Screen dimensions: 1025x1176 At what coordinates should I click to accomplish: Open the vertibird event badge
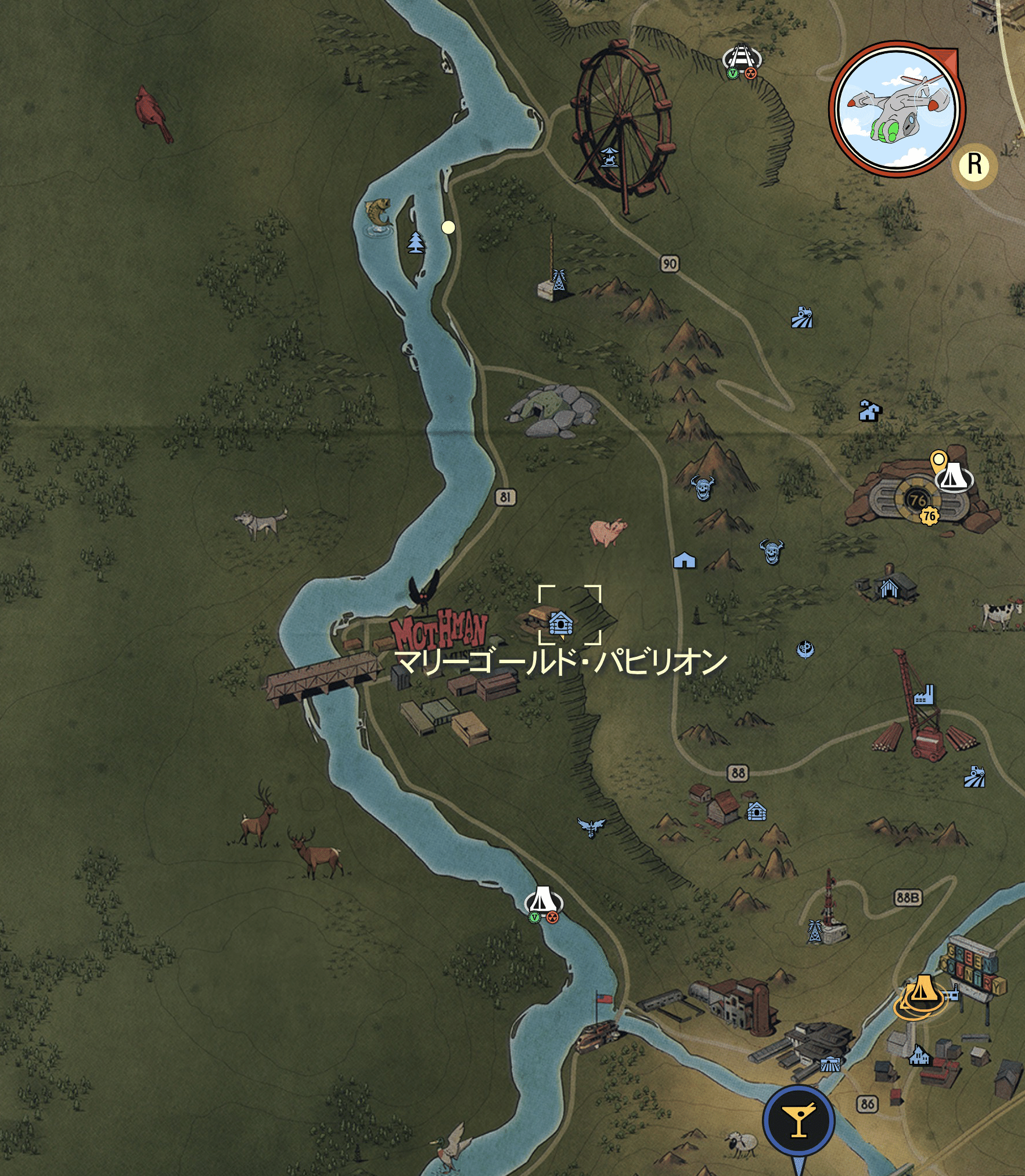[897, 110]
